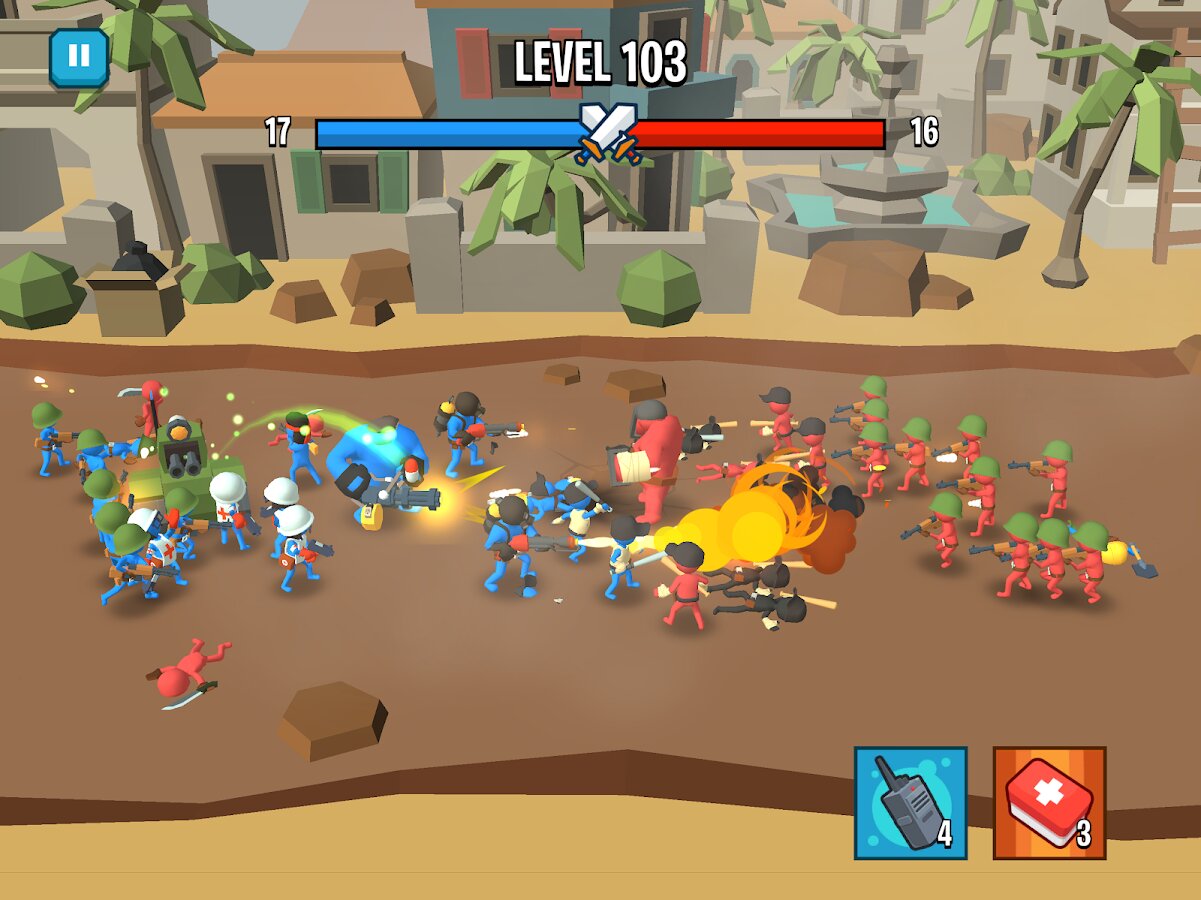The image size is (1201, 900).
Task: Use the medkit healing ability
Action: (1049, 802)
